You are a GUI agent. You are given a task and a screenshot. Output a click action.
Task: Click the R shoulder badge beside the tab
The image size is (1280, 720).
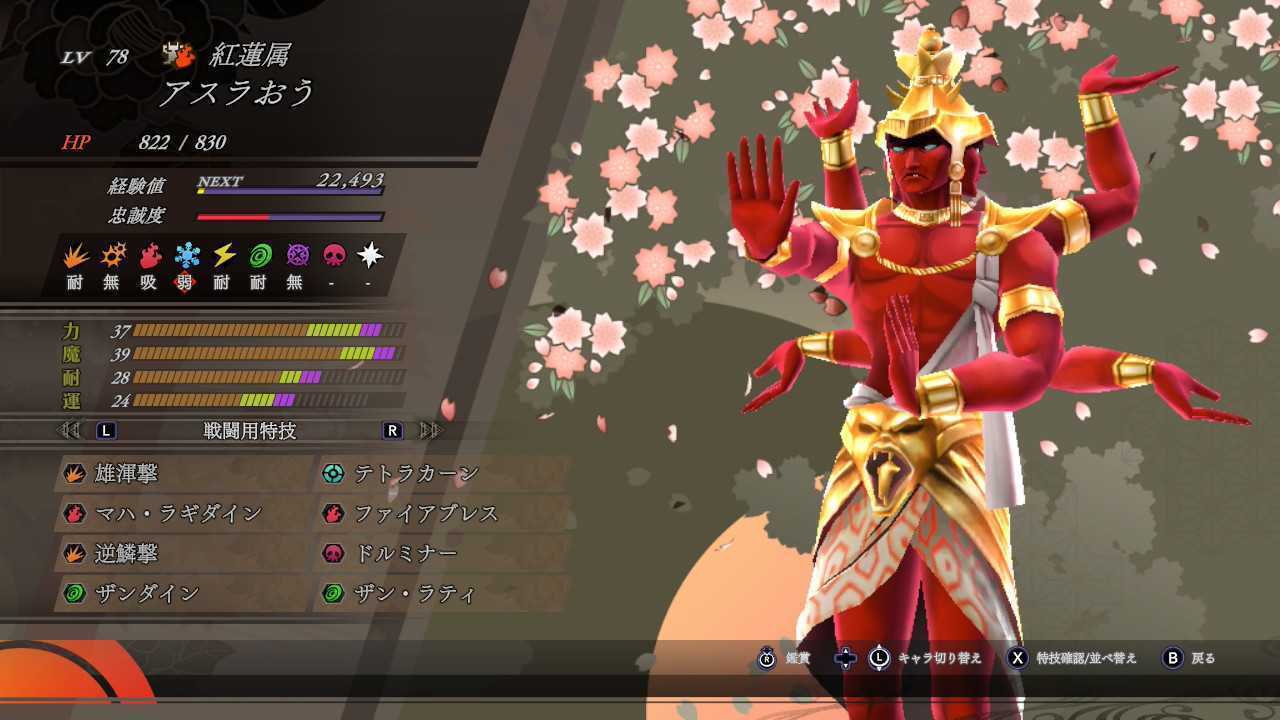tap(391, 430)
